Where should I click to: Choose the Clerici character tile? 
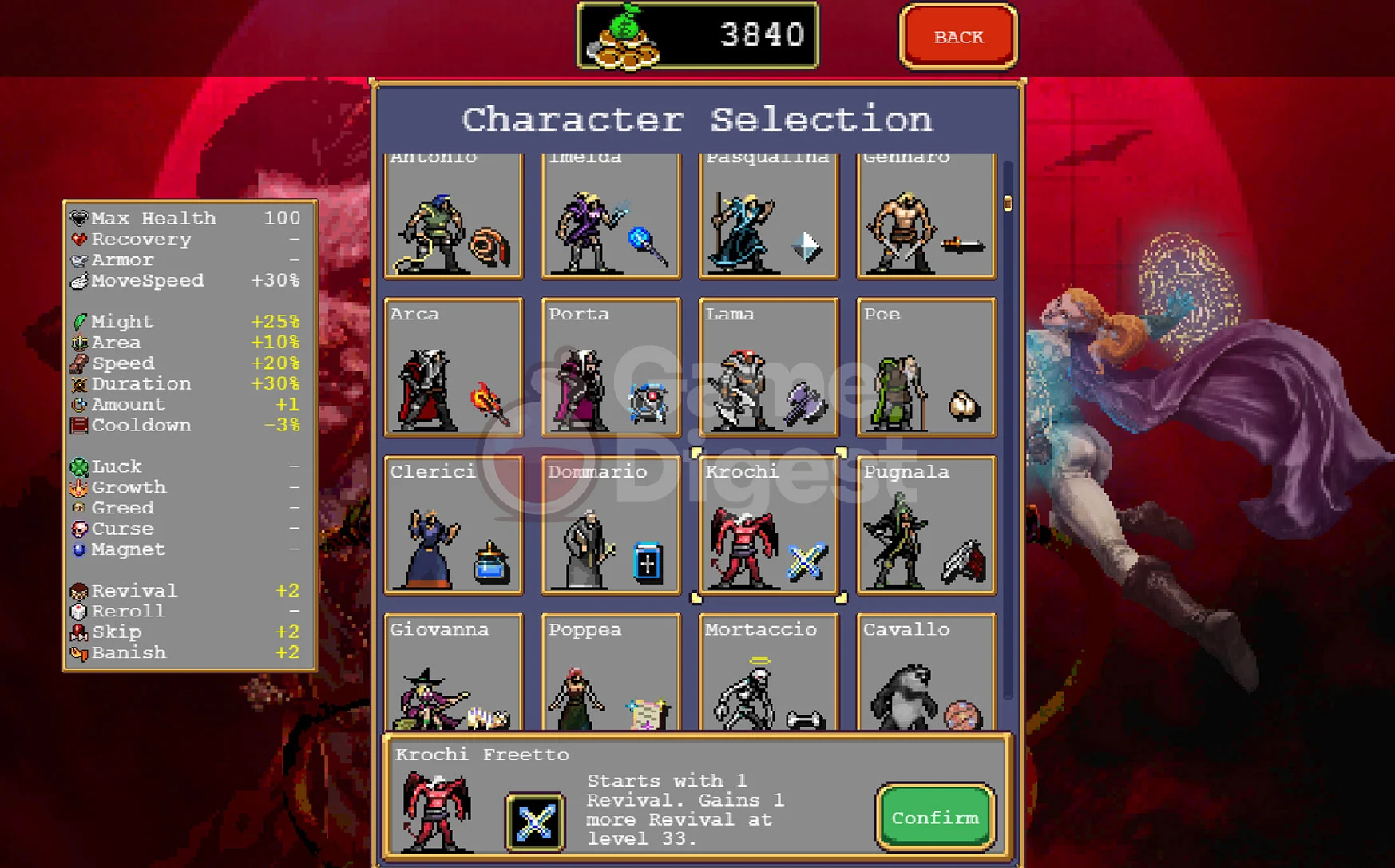(454, 525)
